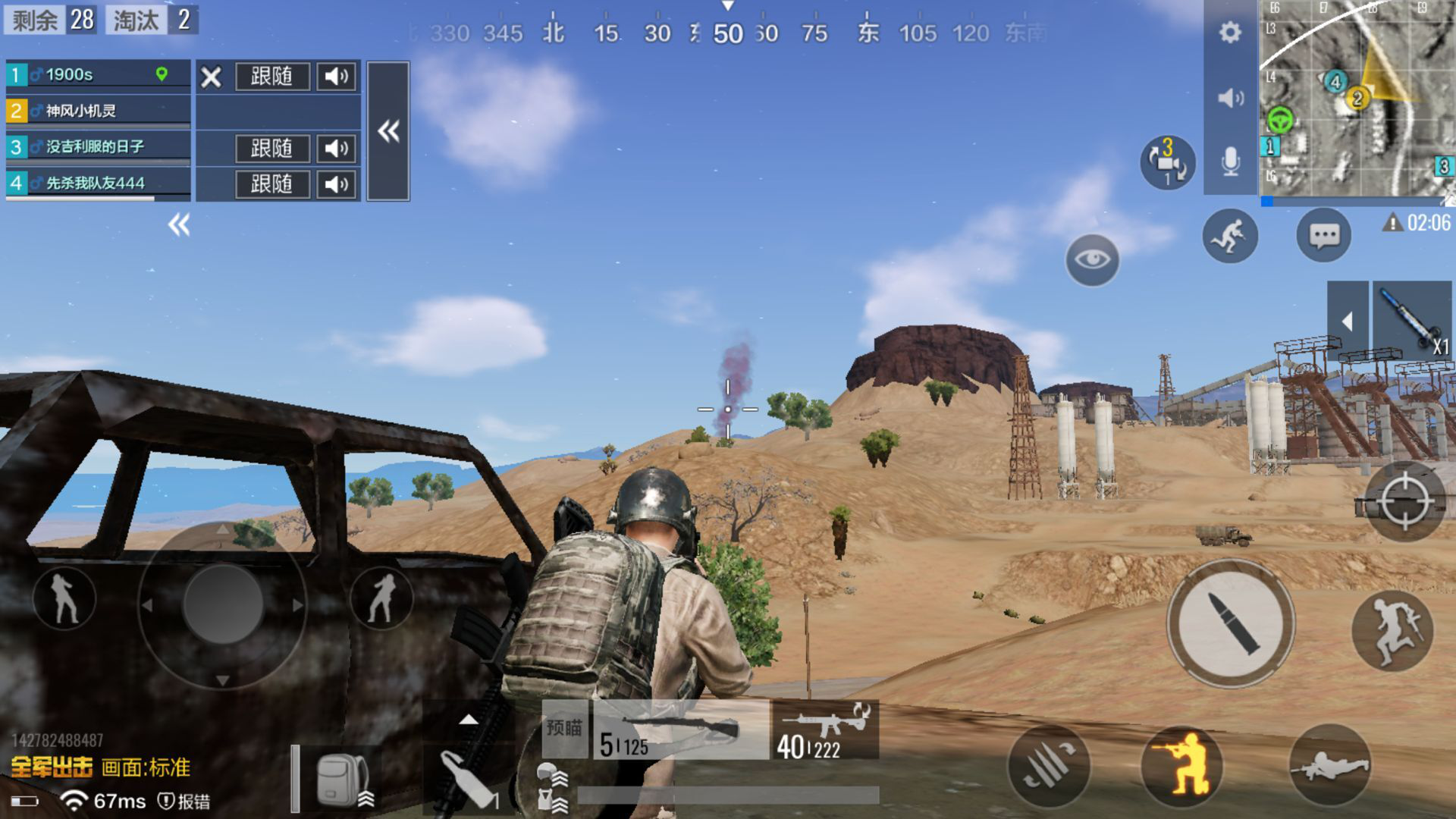
Task: Report an error with 报错
Action: 184,801
